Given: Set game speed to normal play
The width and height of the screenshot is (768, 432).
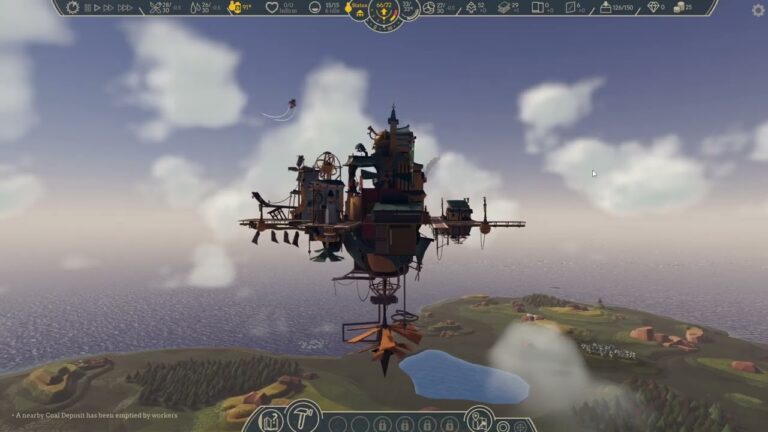Looking at the screenshot, I should pos(96,7).
